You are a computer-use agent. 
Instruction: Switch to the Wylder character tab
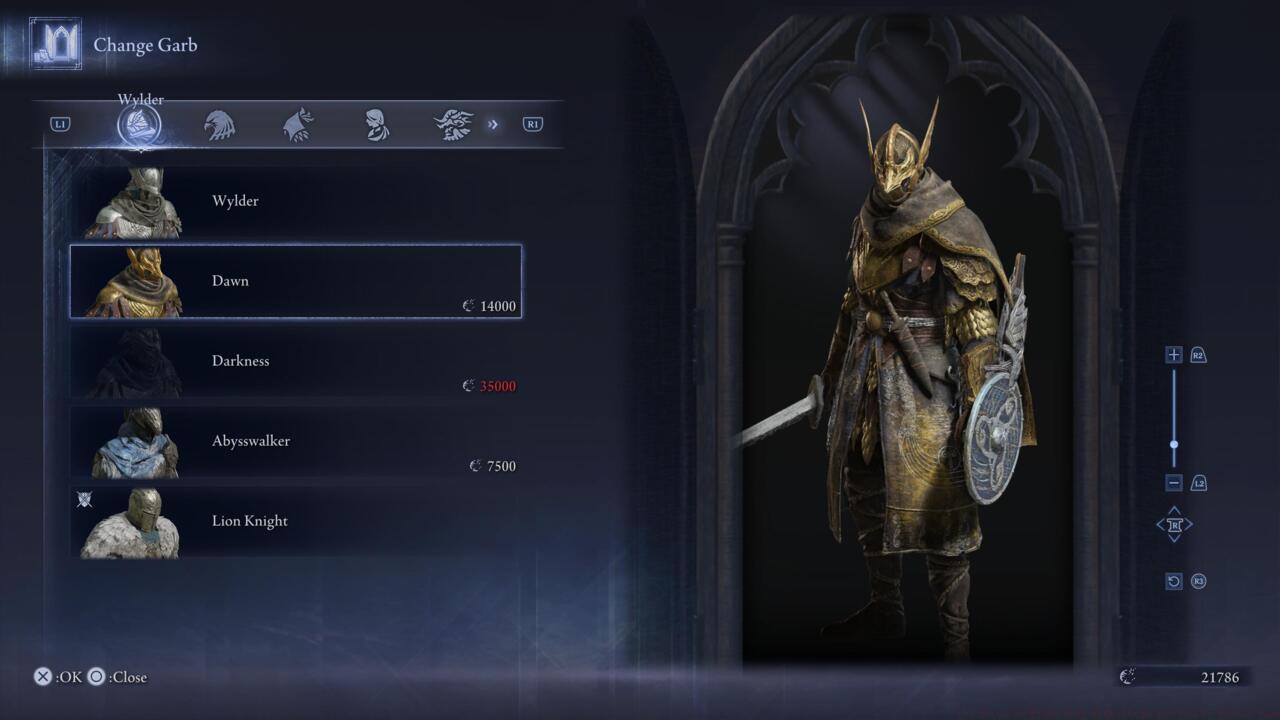[139, 125]
